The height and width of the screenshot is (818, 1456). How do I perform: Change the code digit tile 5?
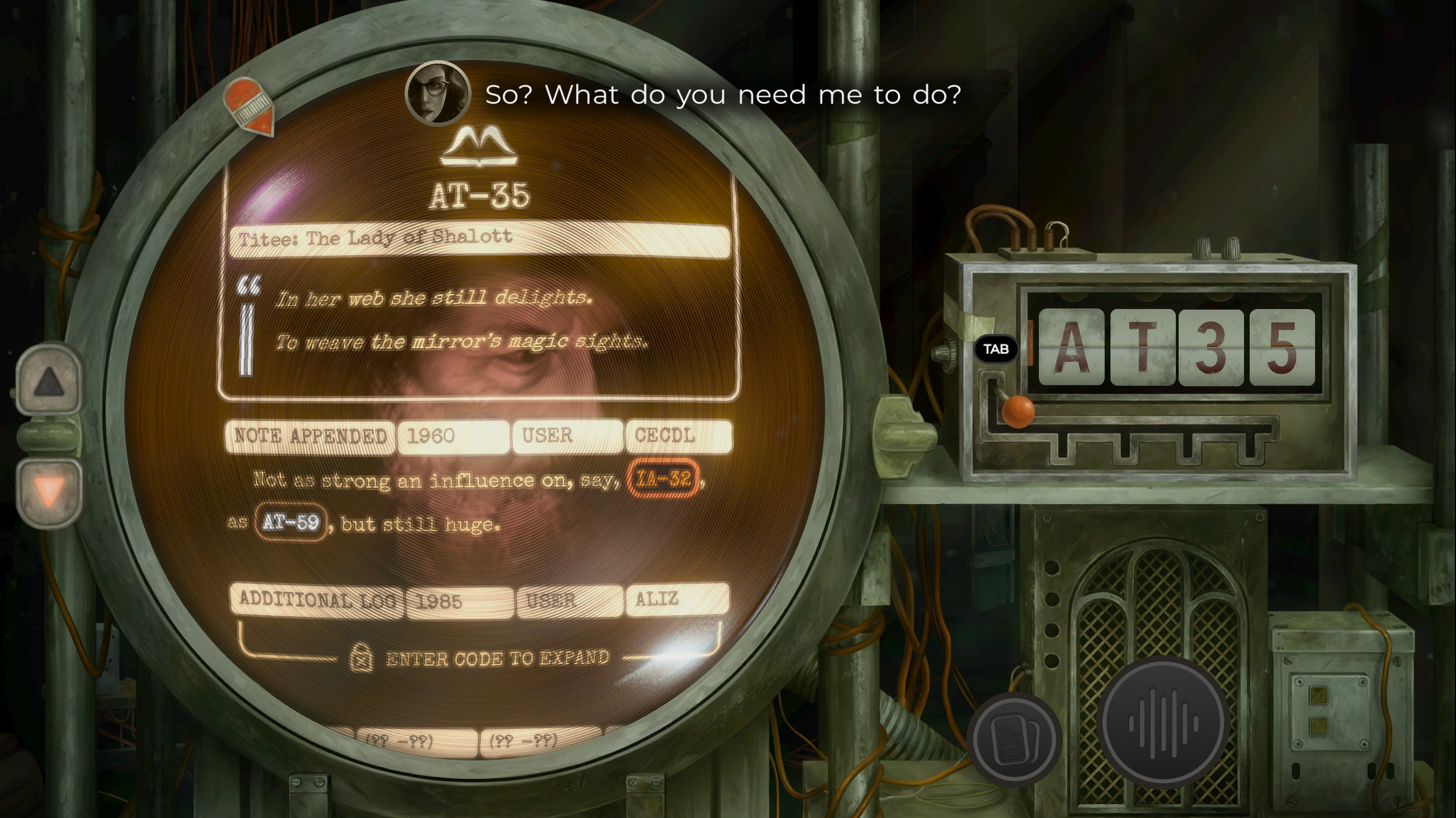(x=1282, y=347)
